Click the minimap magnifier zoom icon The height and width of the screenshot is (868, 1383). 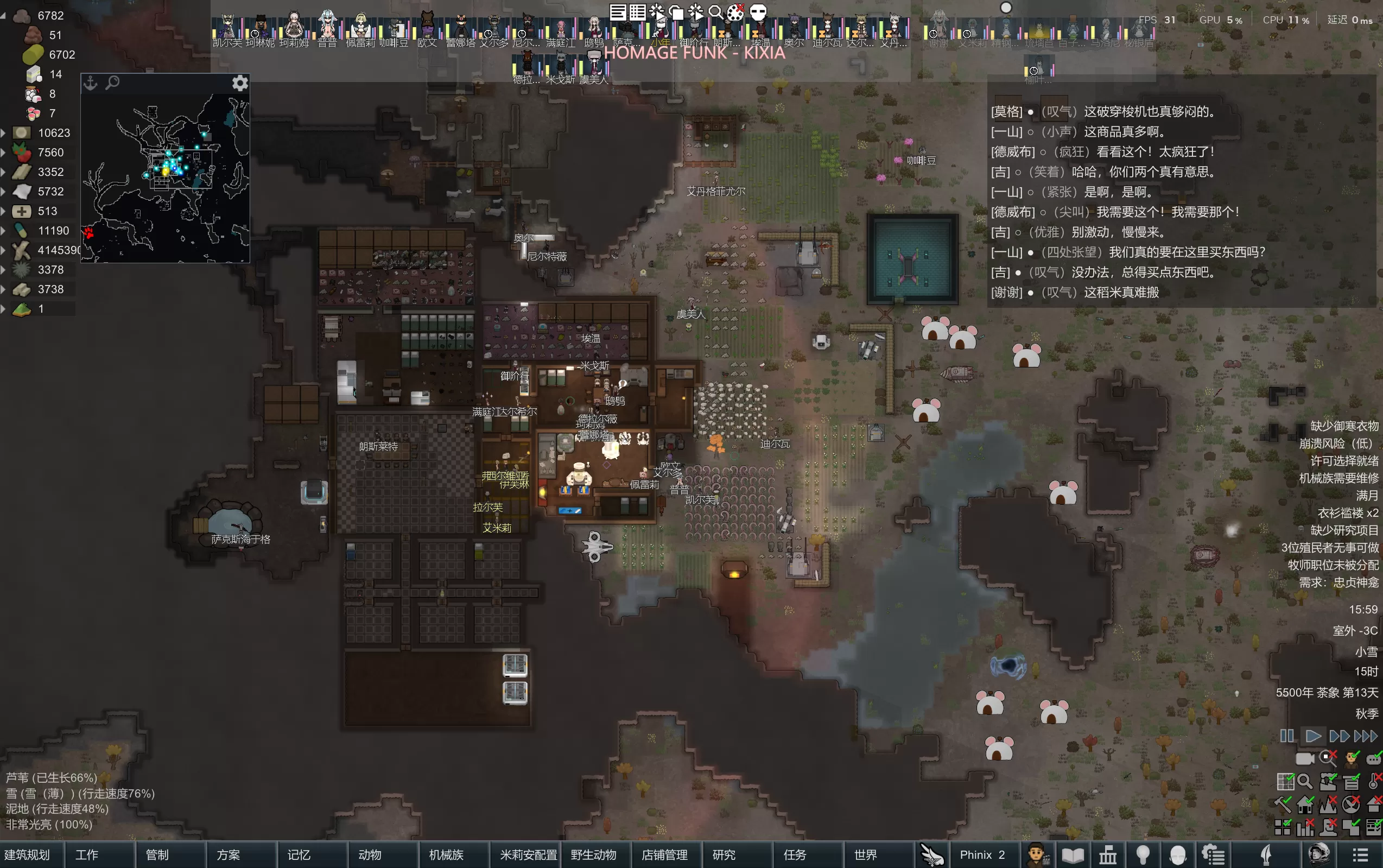point(113,83)
